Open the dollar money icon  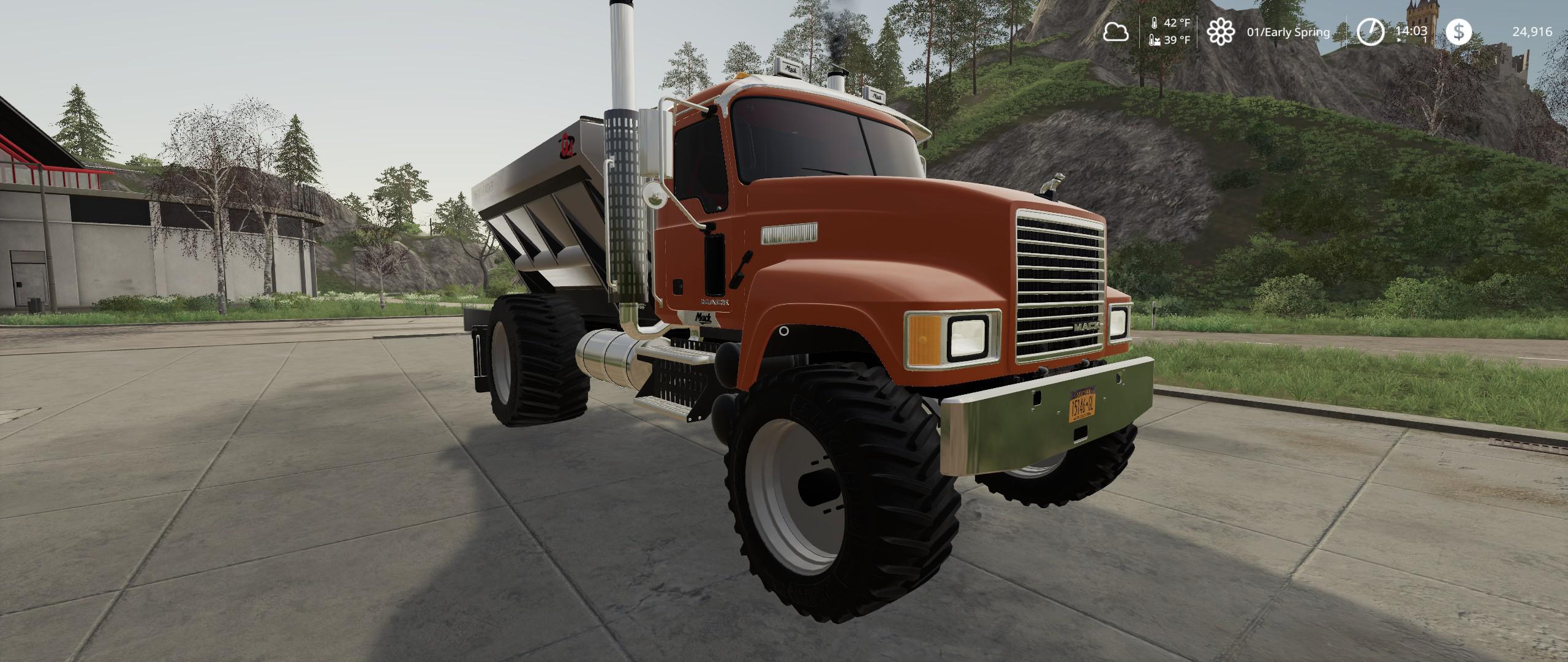1459,32
